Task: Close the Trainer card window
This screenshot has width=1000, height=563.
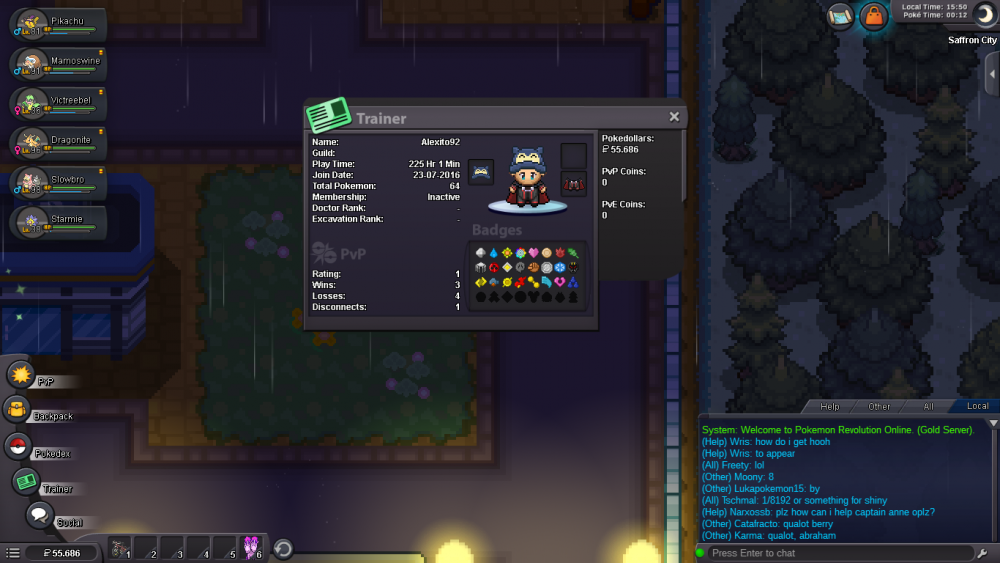Action: coord(674,117)
